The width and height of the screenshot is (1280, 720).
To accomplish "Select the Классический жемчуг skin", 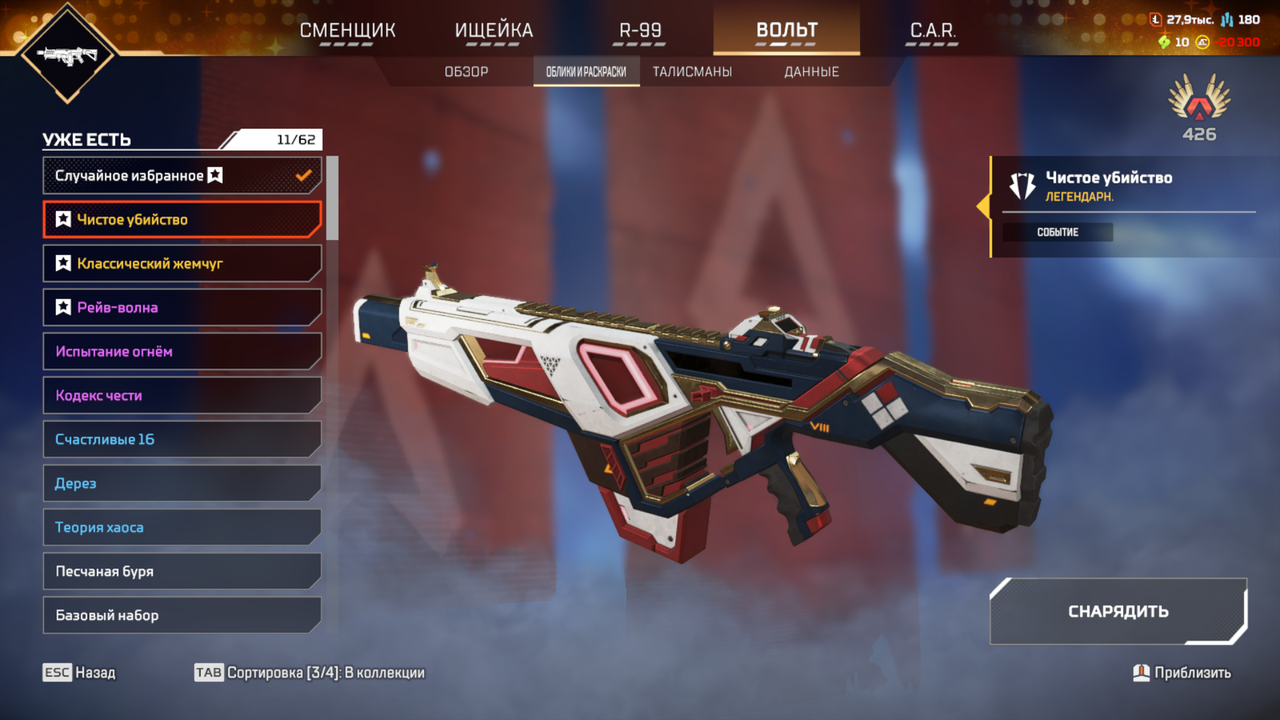I will pos(182,264).
